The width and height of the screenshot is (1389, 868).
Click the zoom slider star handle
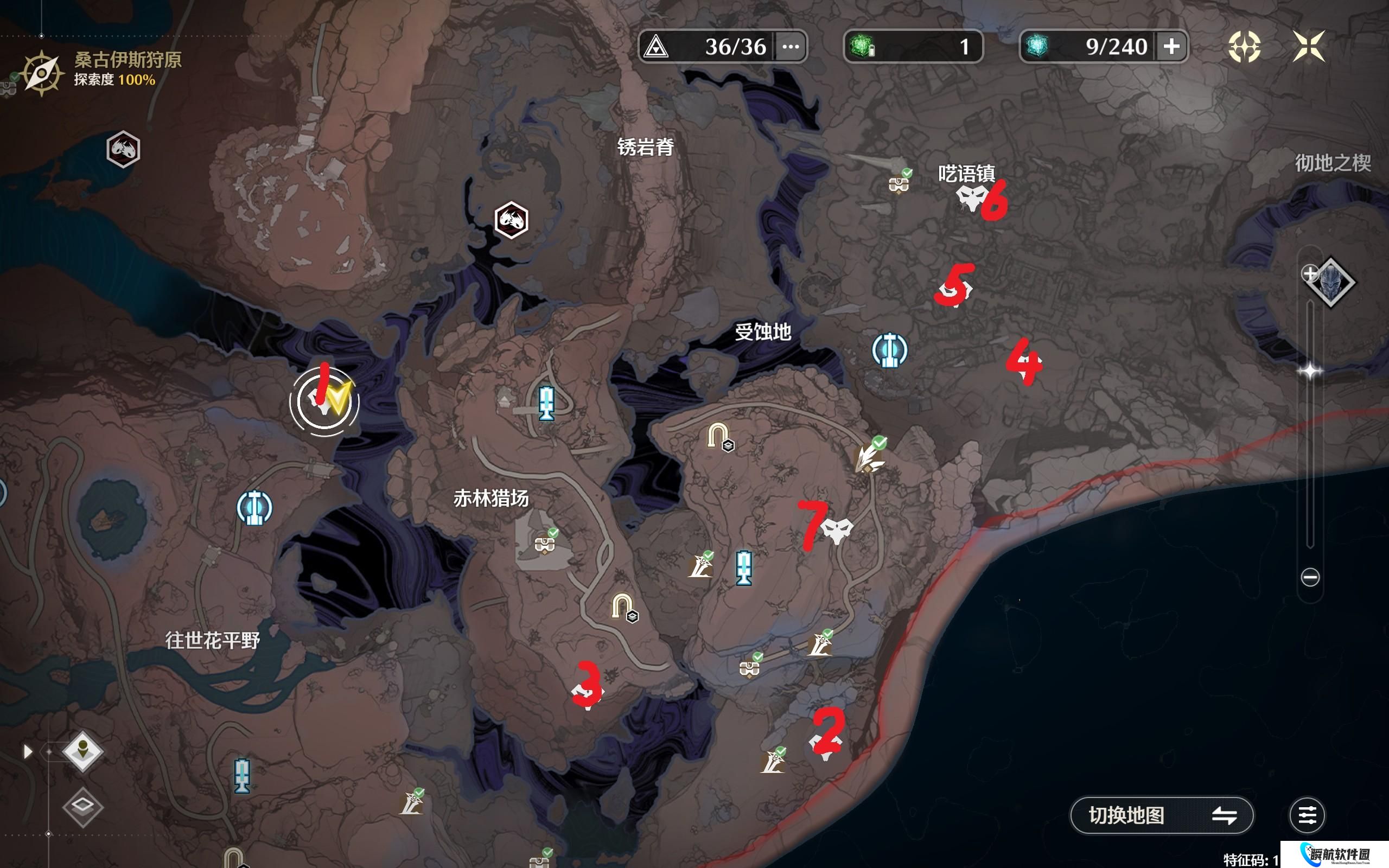[x=1310, y=372]
